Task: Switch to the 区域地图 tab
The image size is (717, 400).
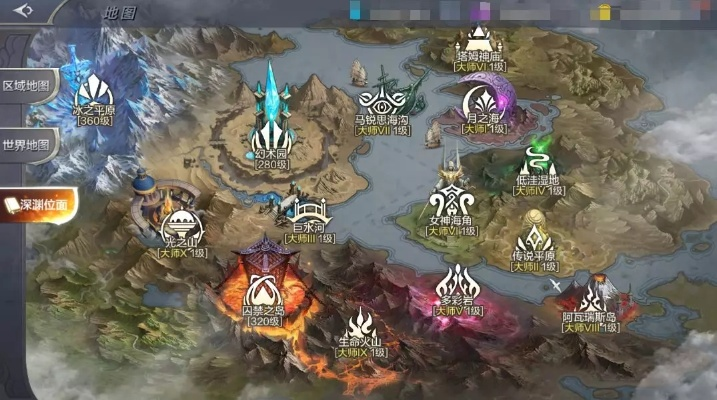Action: (27, 85)
